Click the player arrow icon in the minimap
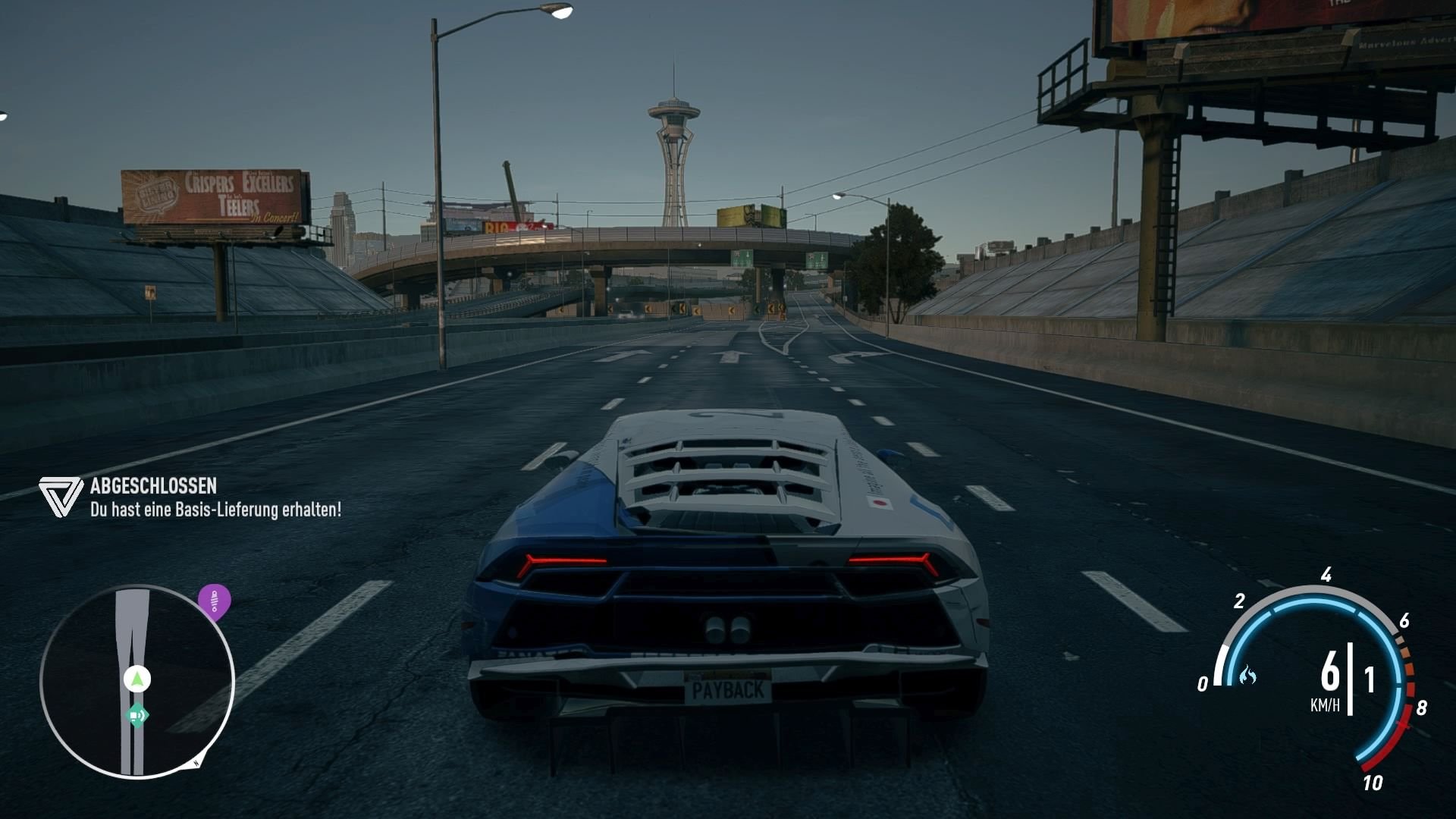1456x819 pixels. pos(136,679)
